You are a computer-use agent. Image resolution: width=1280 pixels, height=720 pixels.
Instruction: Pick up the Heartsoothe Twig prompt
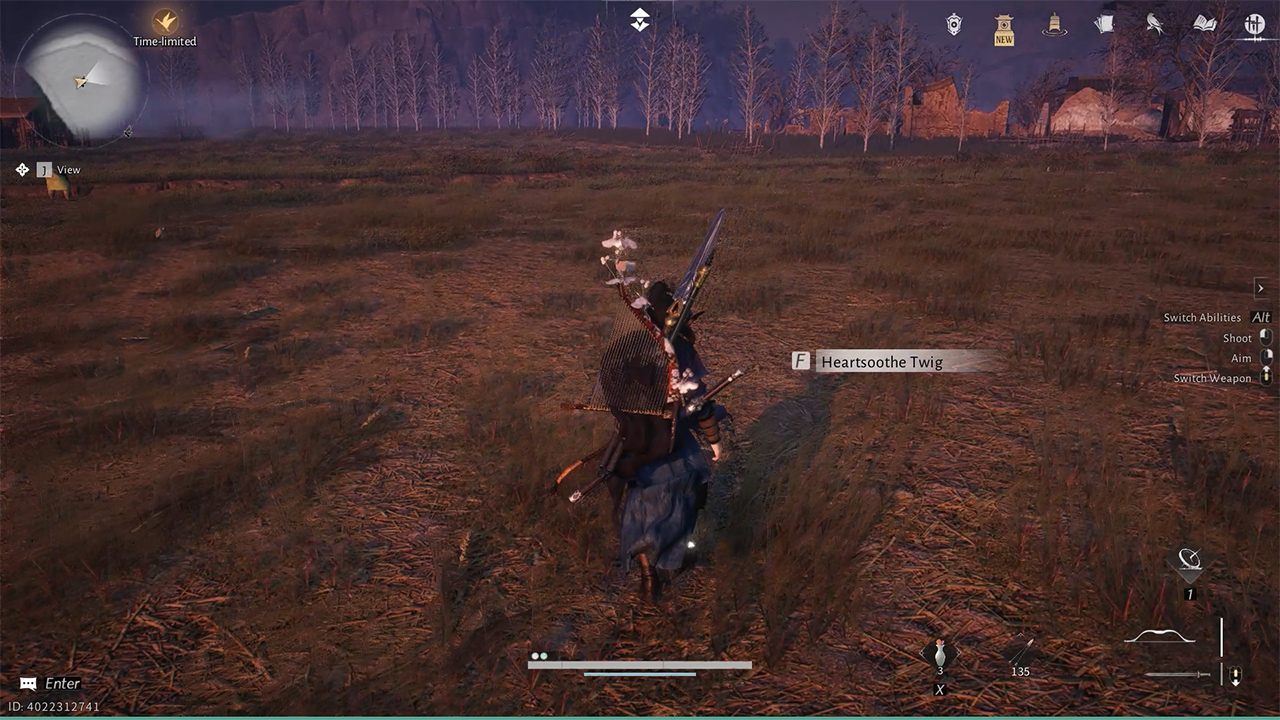pyautogui.click(x=880, y=361)
